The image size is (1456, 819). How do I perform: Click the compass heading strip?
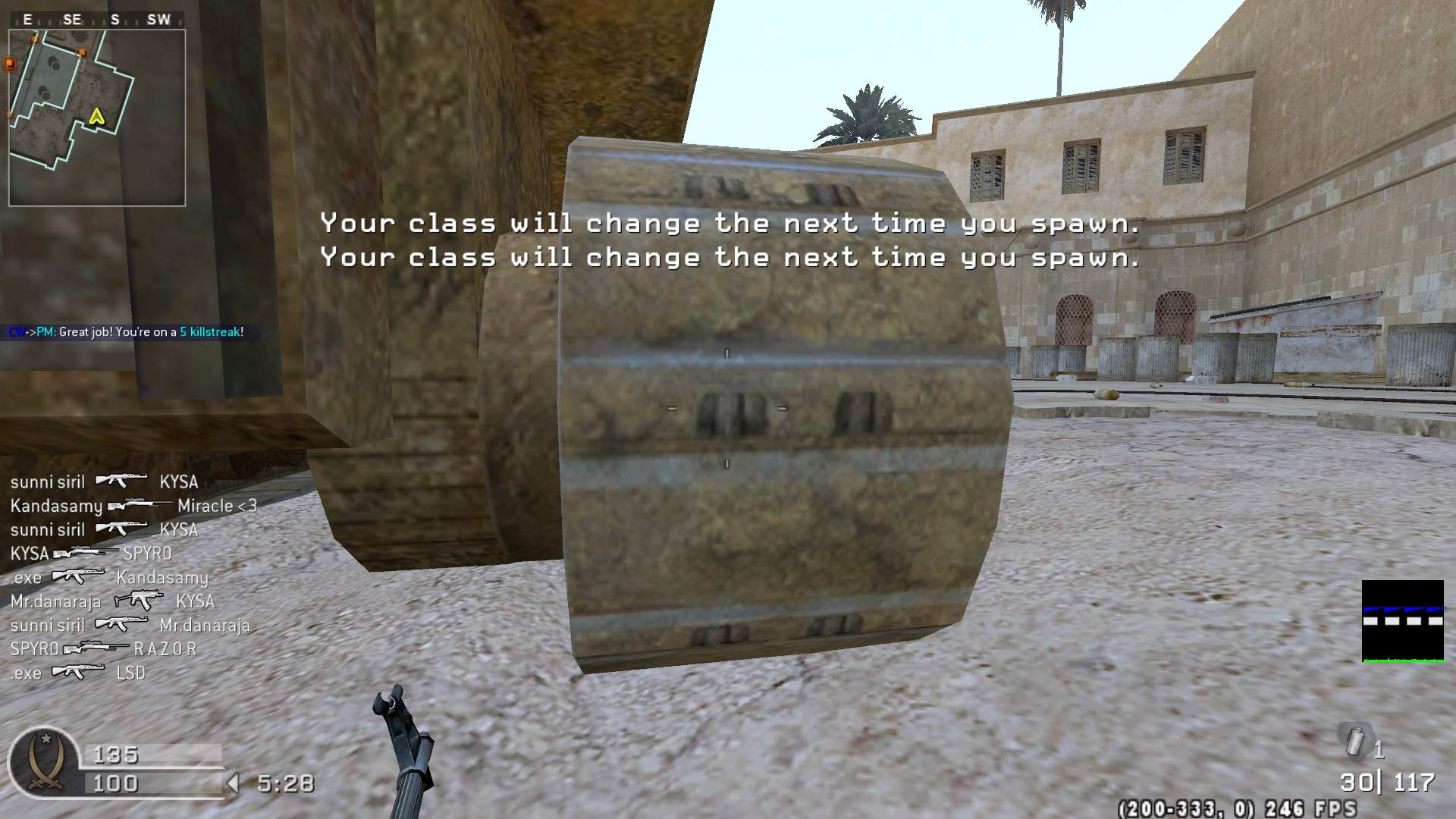(x=97, y=20)
